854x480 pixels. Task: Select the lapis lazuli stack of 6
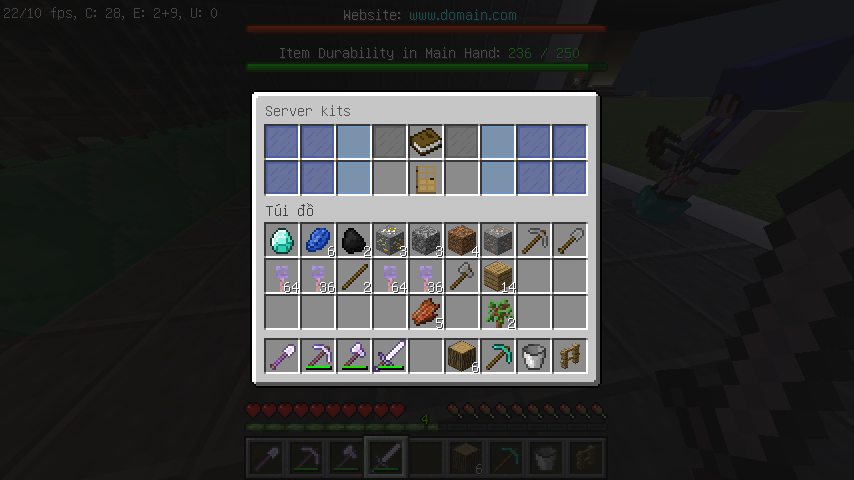tap(318, 240)
